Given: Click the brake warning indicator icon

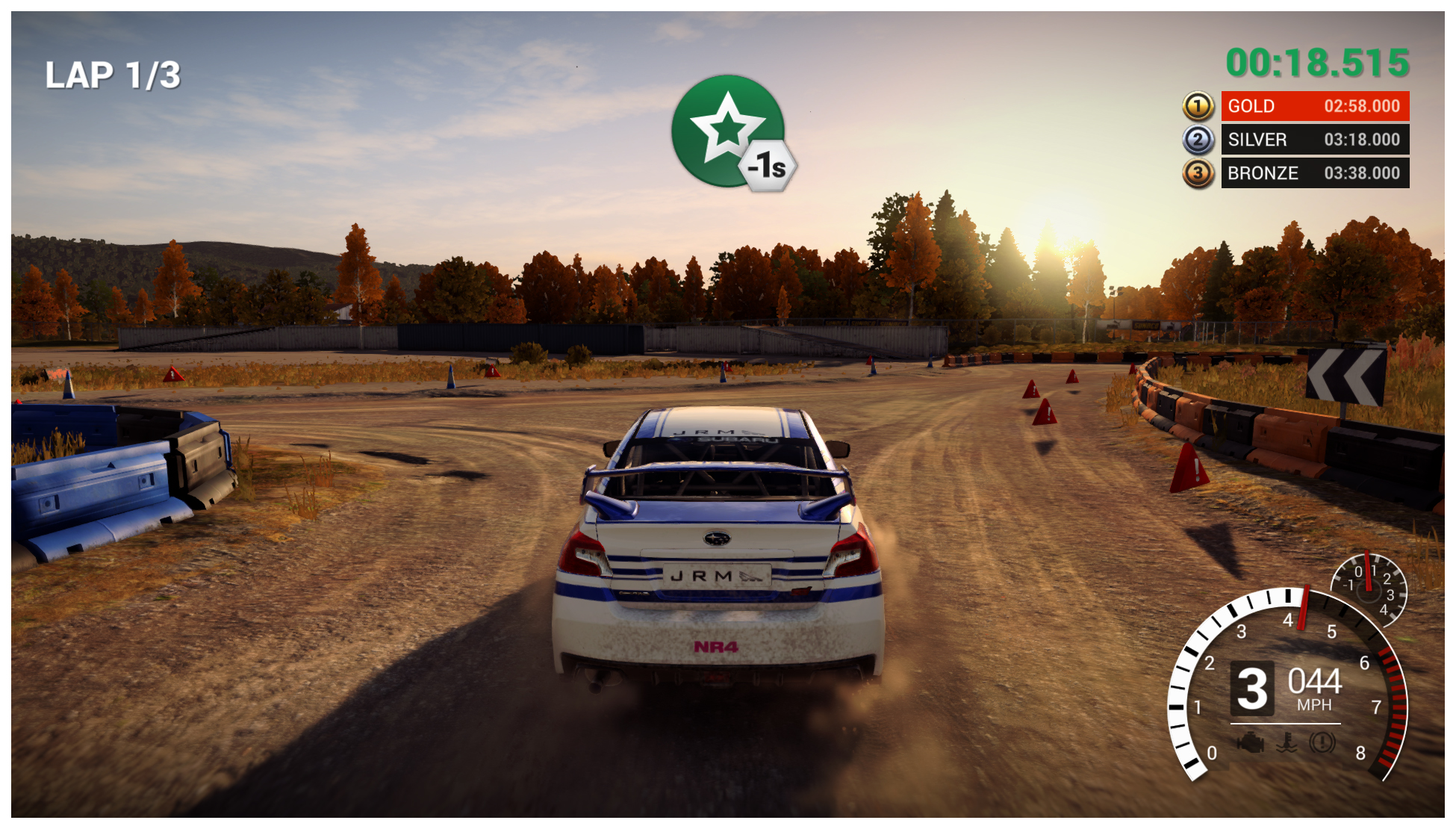Looking at the screenshot, I should 1322,742.
